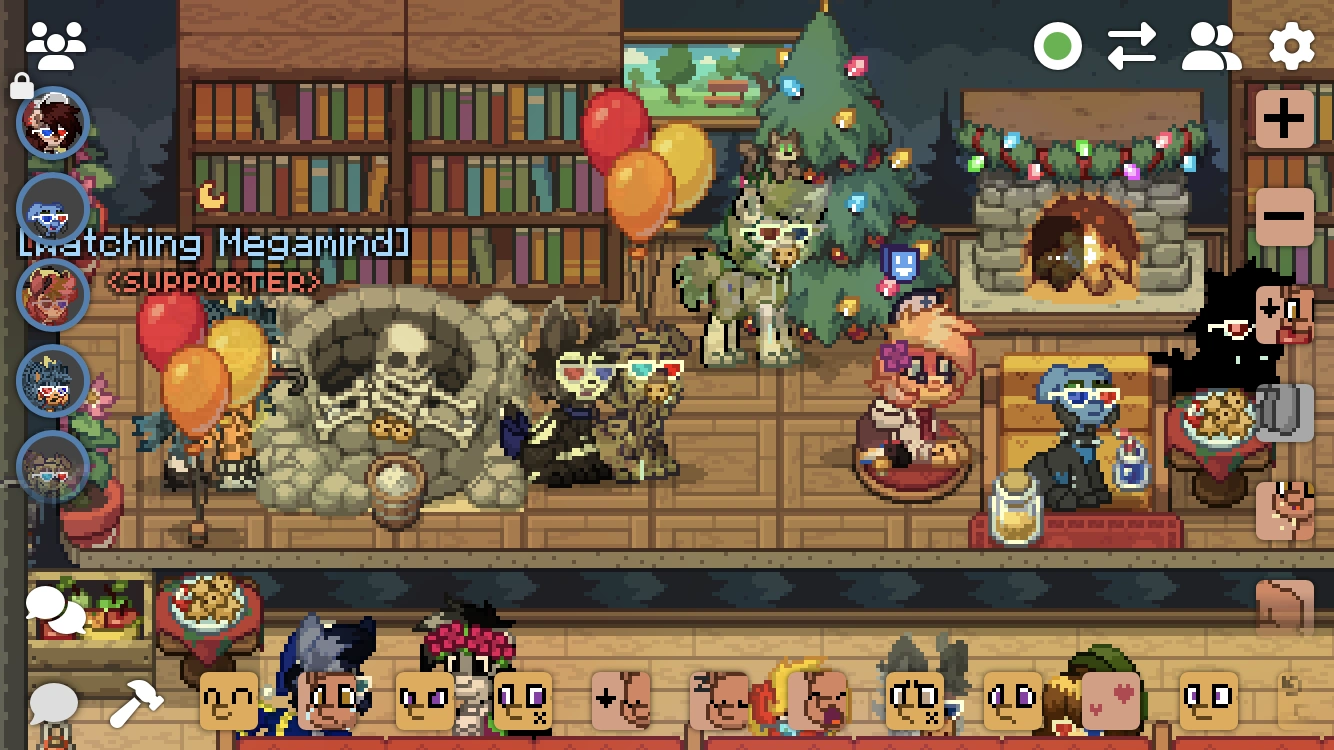Click the zoom out minus button

click(1283, 215)
